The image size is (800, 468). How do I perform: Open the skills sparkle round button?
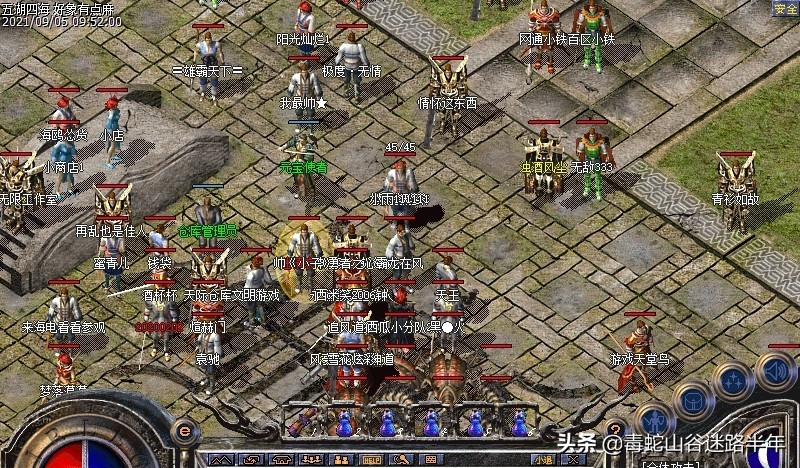pos(733,381)
